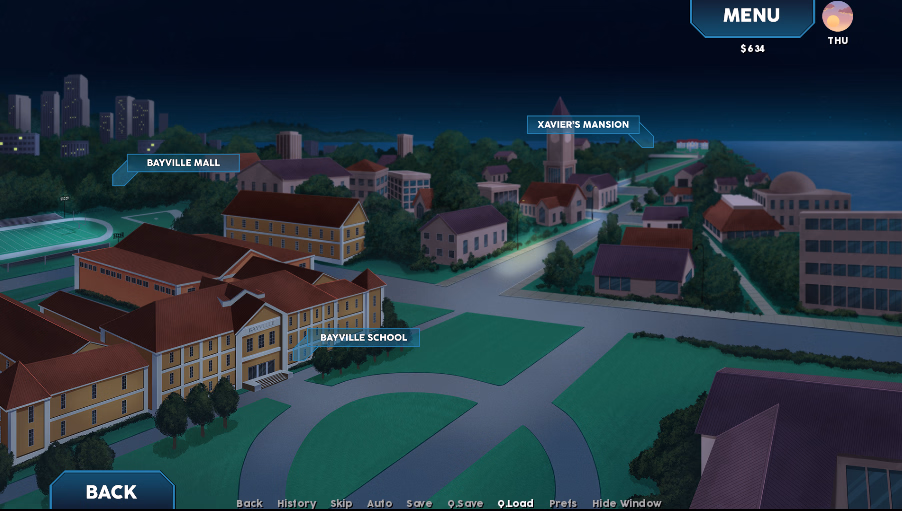Open the Save screen from quick menu
The width and height of the screenshot is (902, 511).
419,504
